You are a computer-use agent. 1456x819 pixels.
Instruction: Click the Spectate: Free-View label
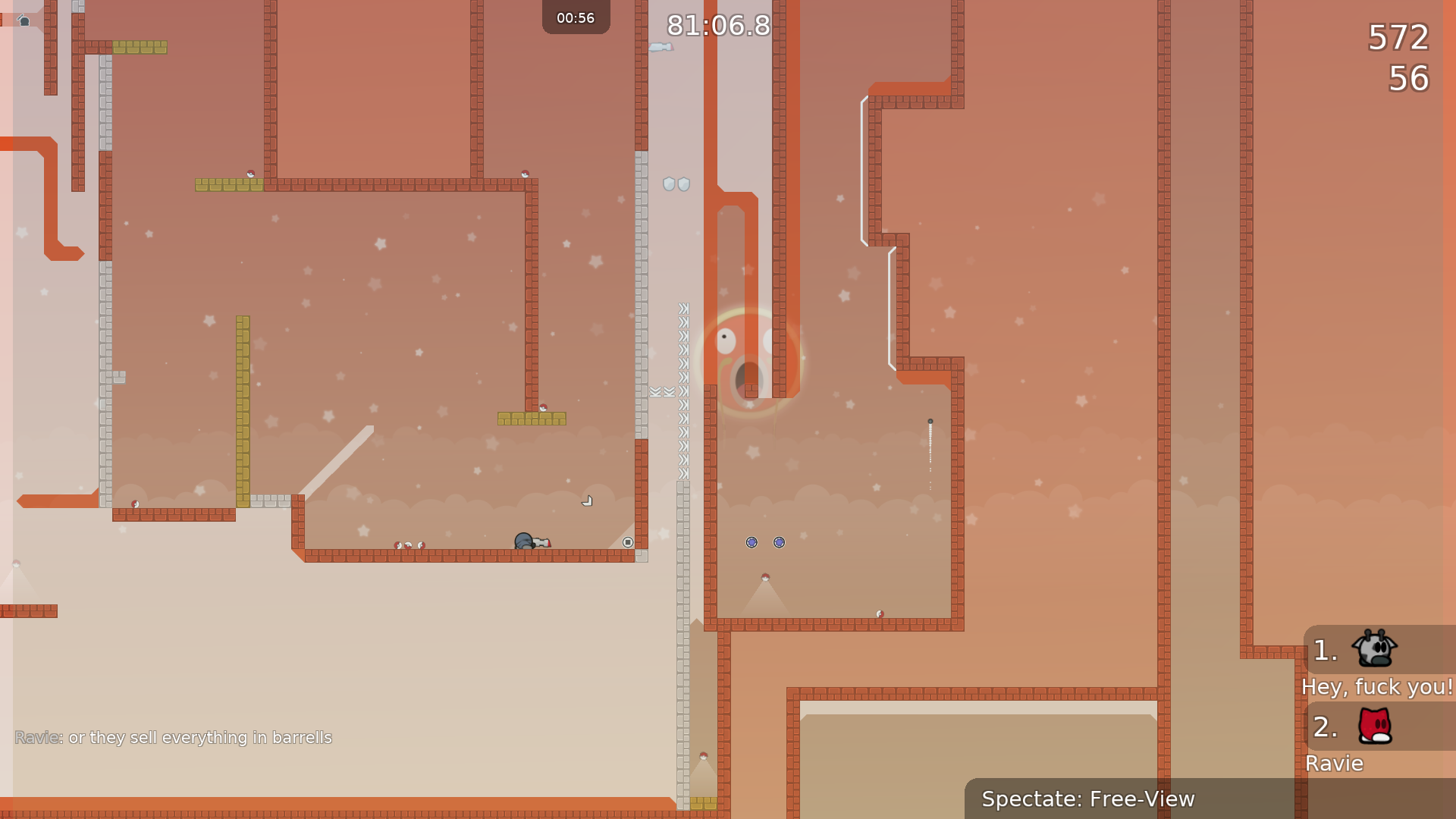point(1087,799)
